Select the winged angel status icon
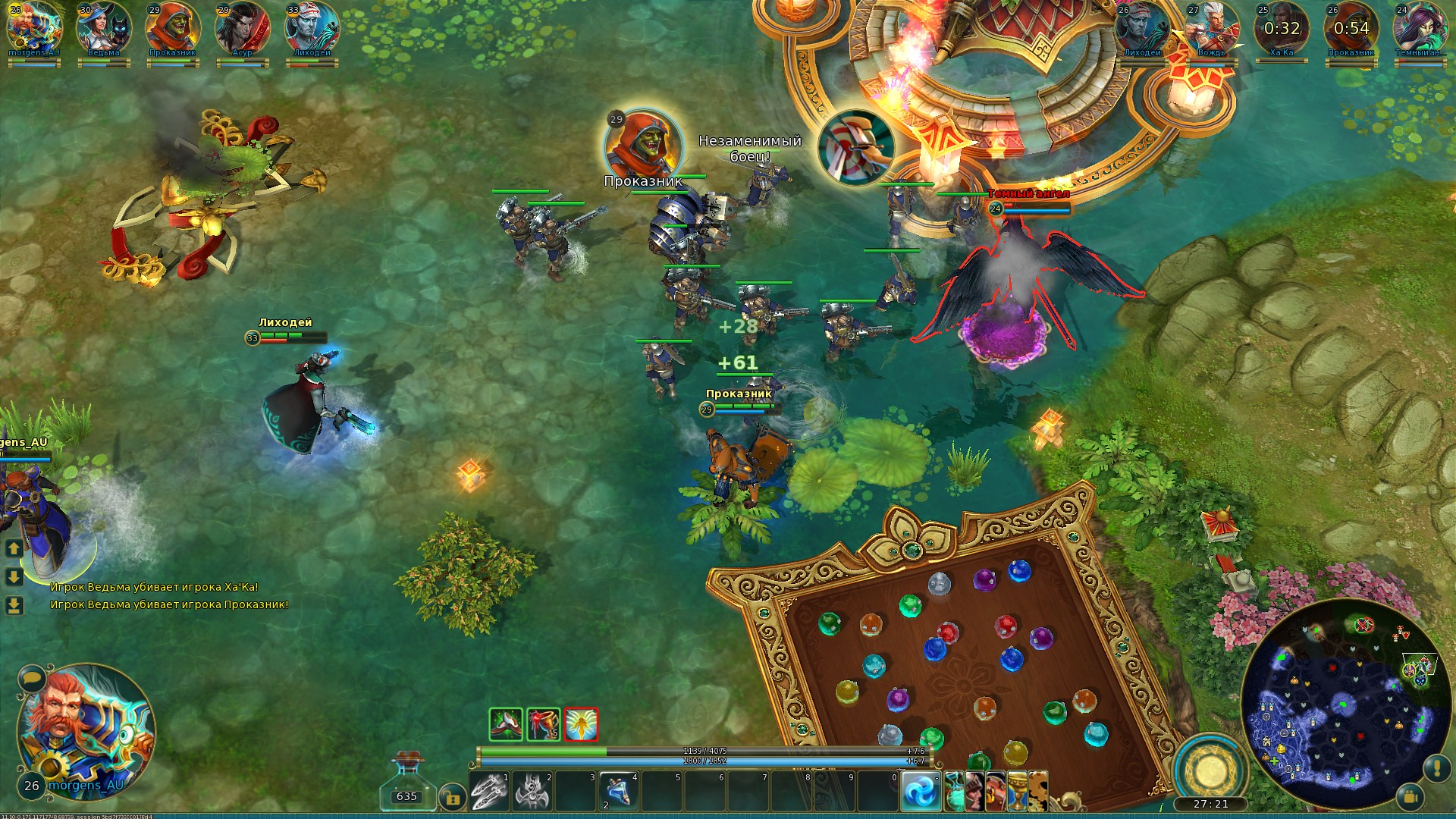This screenshot has width=1456, height=819. coord(581,724)
